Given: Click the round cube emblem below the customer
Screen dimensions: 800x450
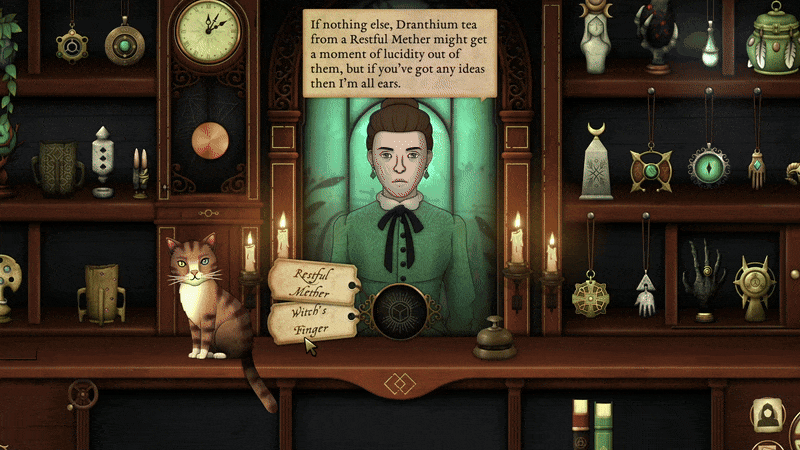Looking at the screenshot, I should click(x=400, y=309).
